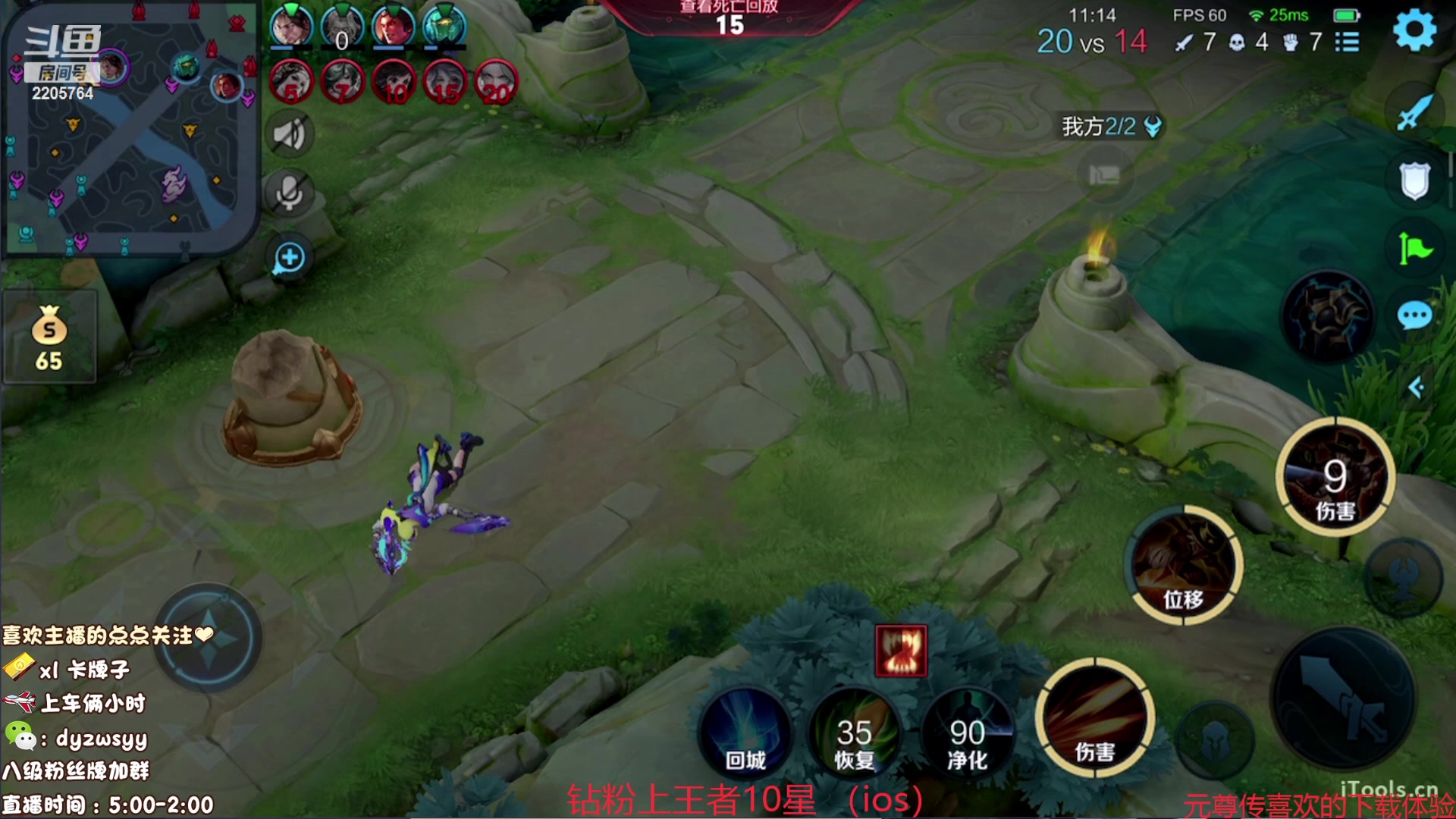1456x819 pixels.
Task: Toggle the microphone button
Action: click(x=288, y=194)
